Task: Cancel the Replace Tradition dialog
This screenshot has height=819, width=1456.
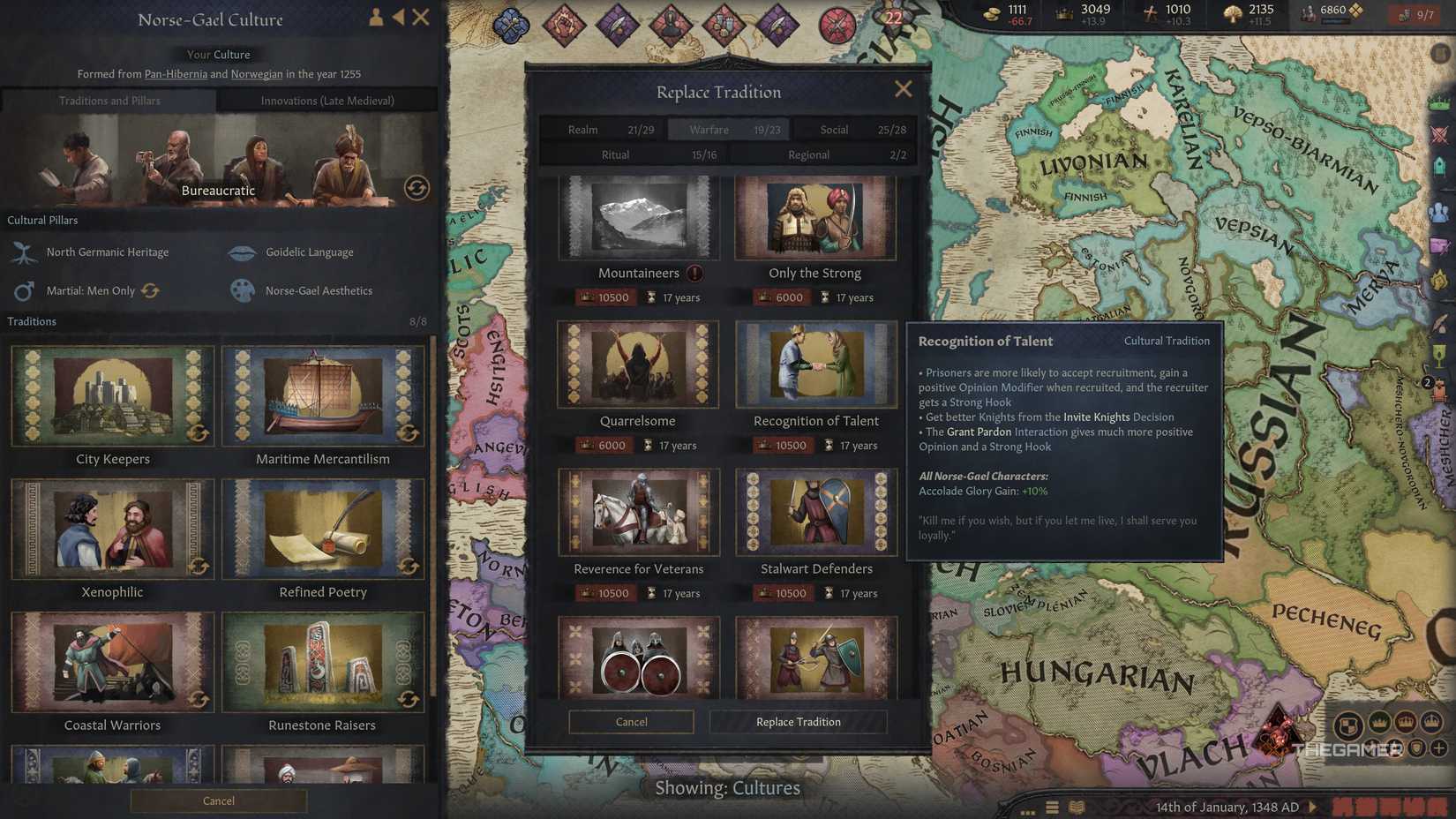Action: click(x=630, y=721)
